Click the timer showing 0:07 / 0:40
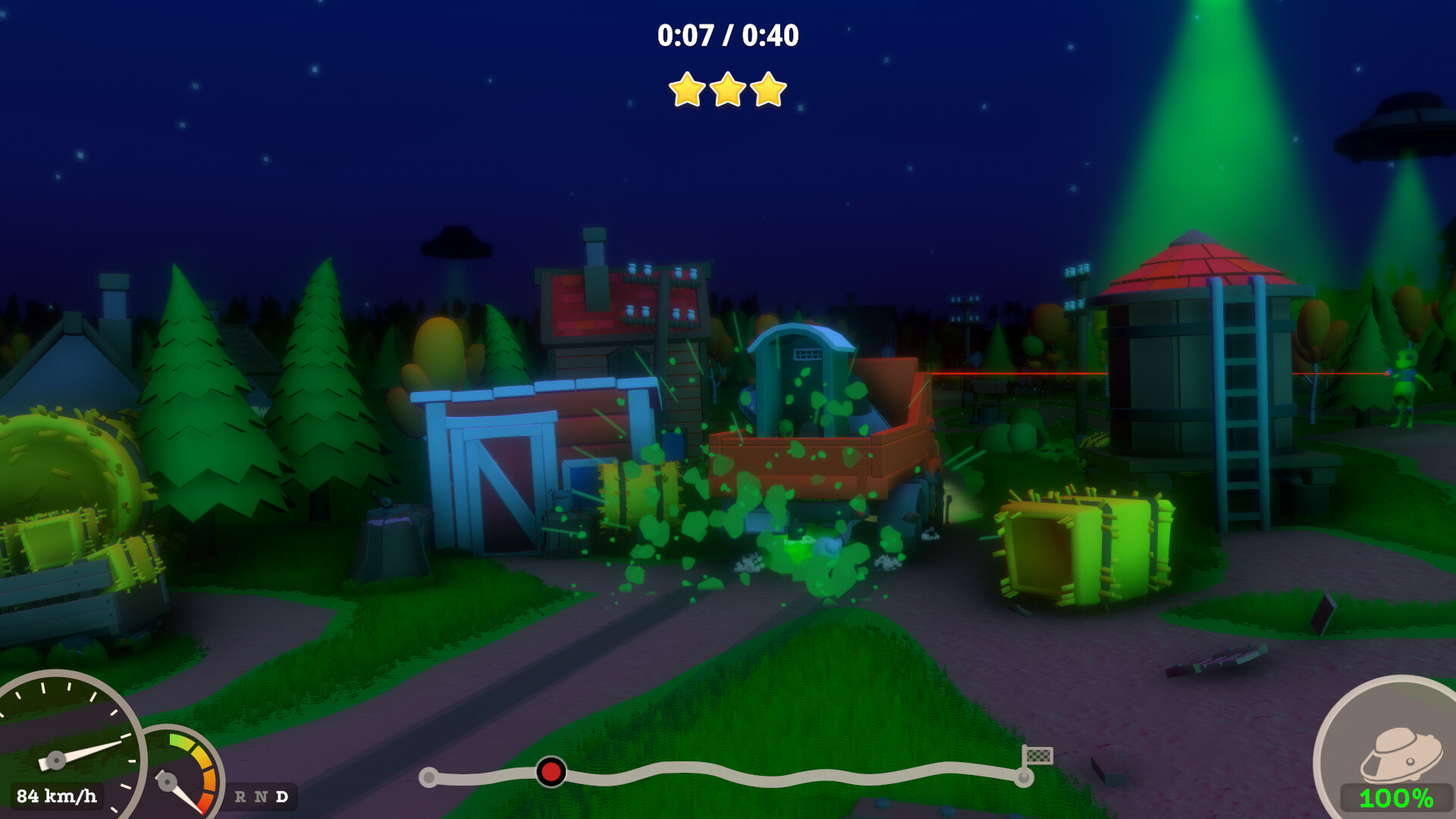 pyautogui.click(x=728, y=33)
